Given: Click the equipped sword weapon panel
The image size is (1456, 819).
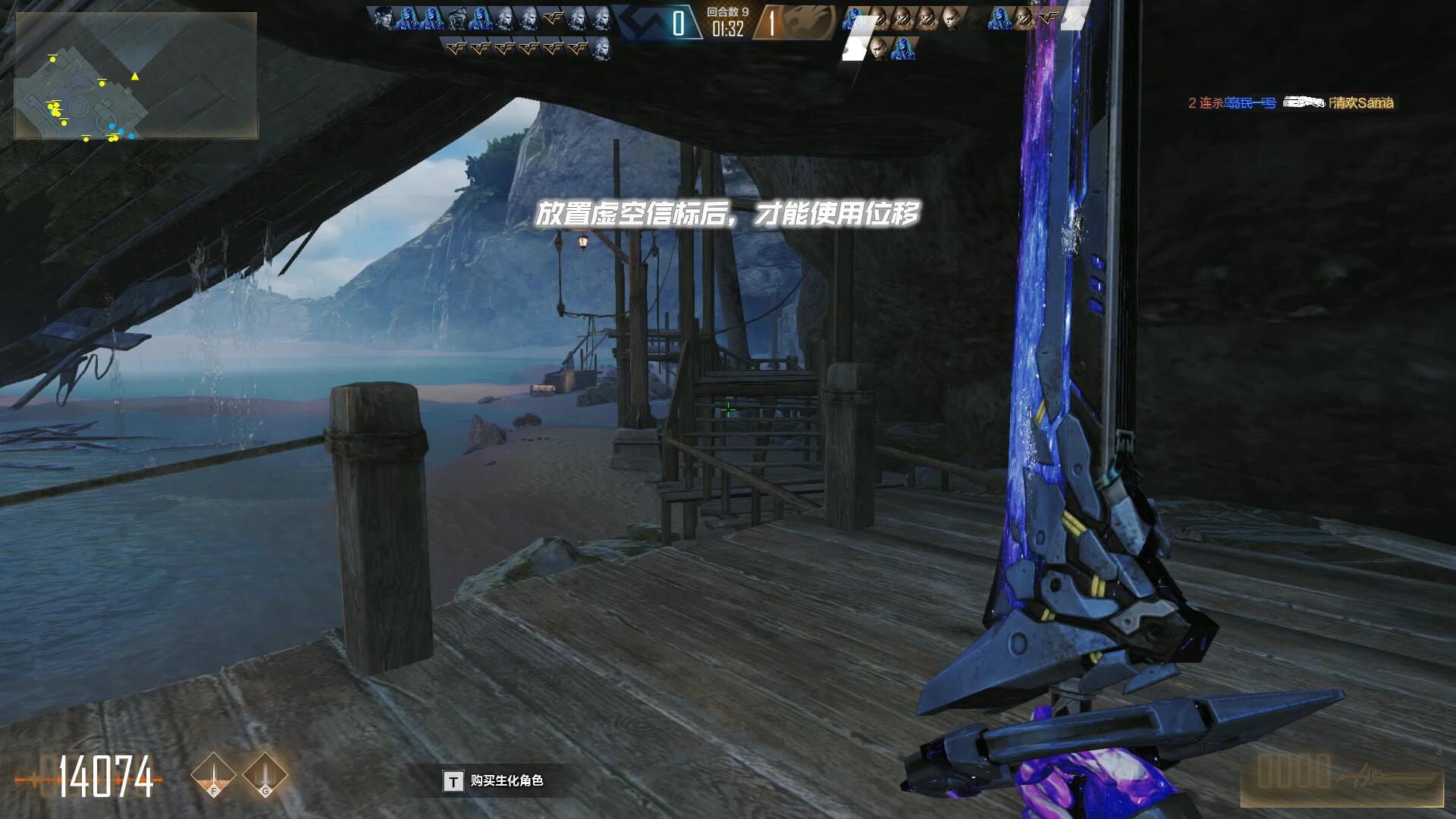Looking at the screenshot, I should 1341,780.
